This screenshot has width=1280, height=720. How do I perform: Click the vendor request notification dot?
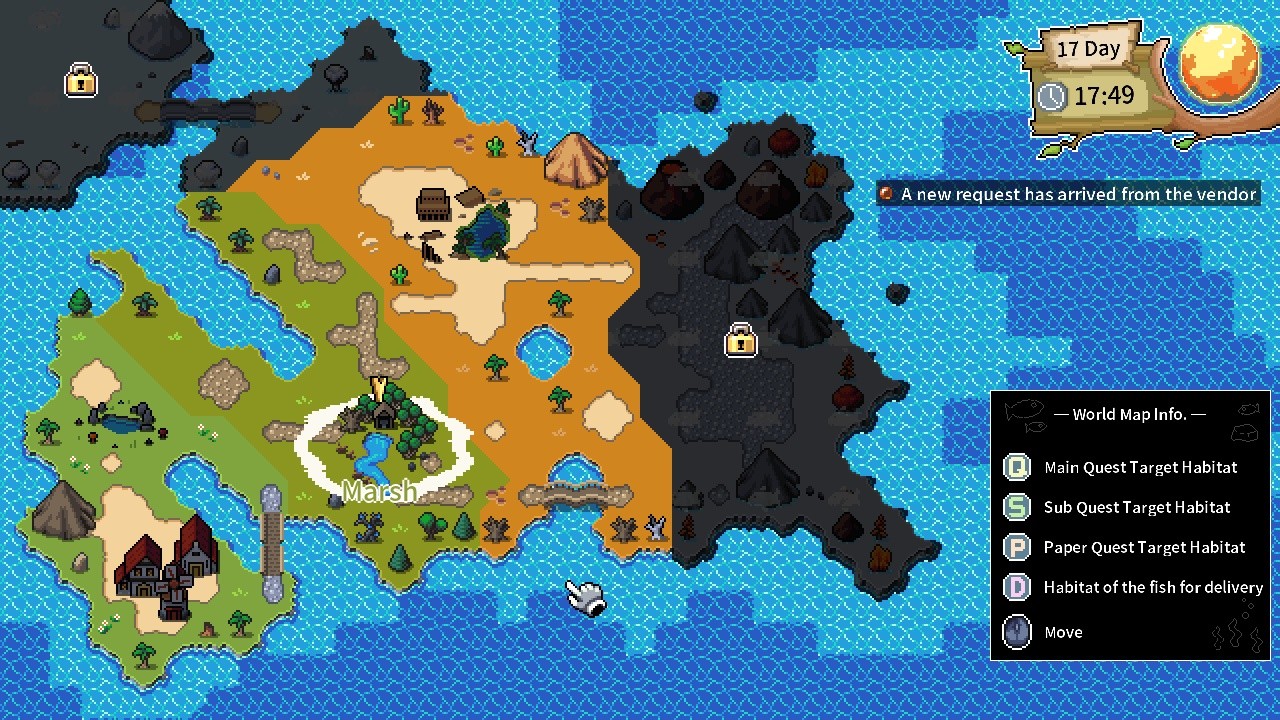click(x=886, y=194)
